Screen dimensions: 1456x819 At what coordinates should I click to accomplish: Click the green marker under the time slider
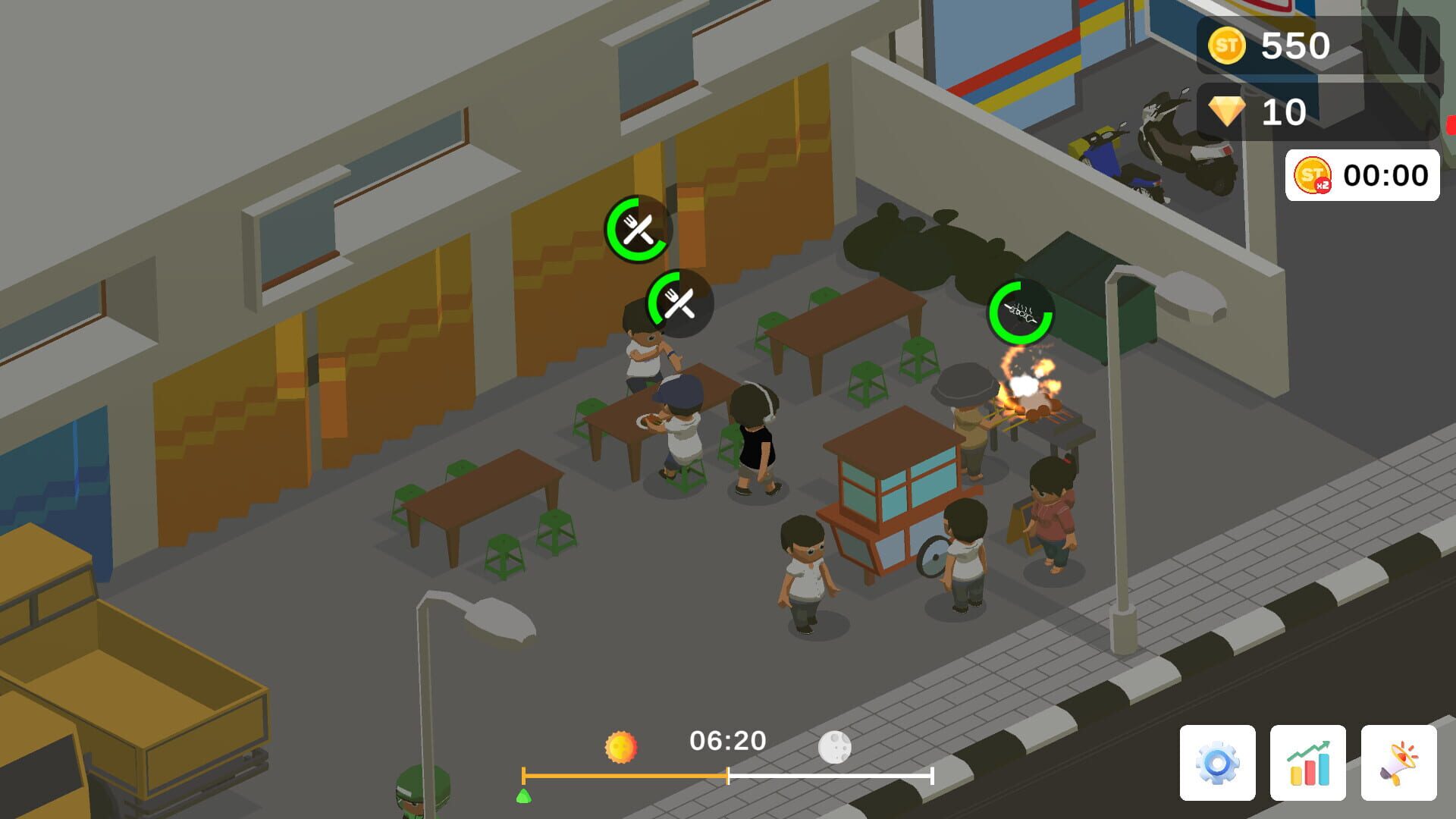[x=524, y=797]
